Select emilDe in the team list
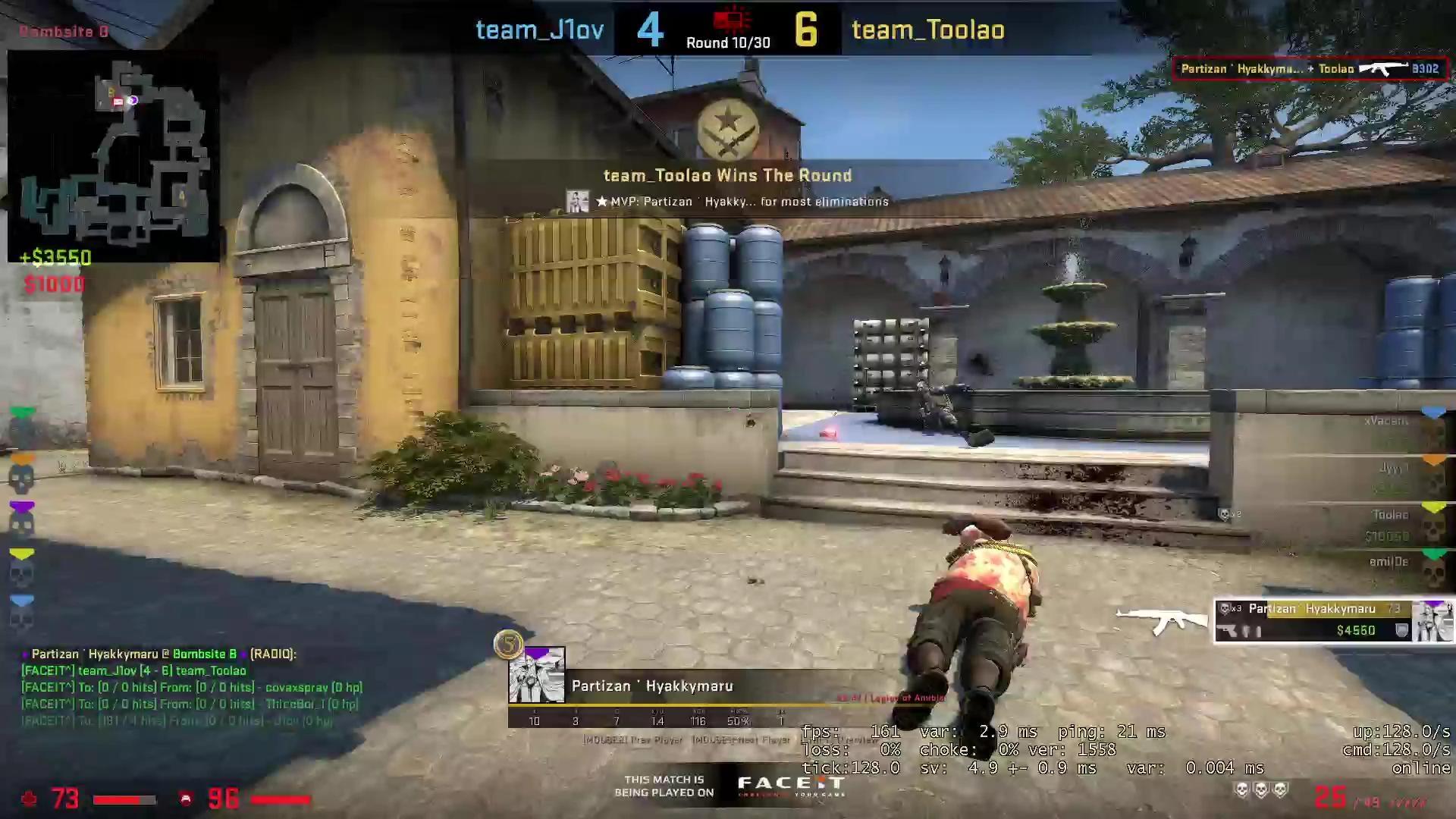Screen dimensions: 1456x819 point(1389,562)
